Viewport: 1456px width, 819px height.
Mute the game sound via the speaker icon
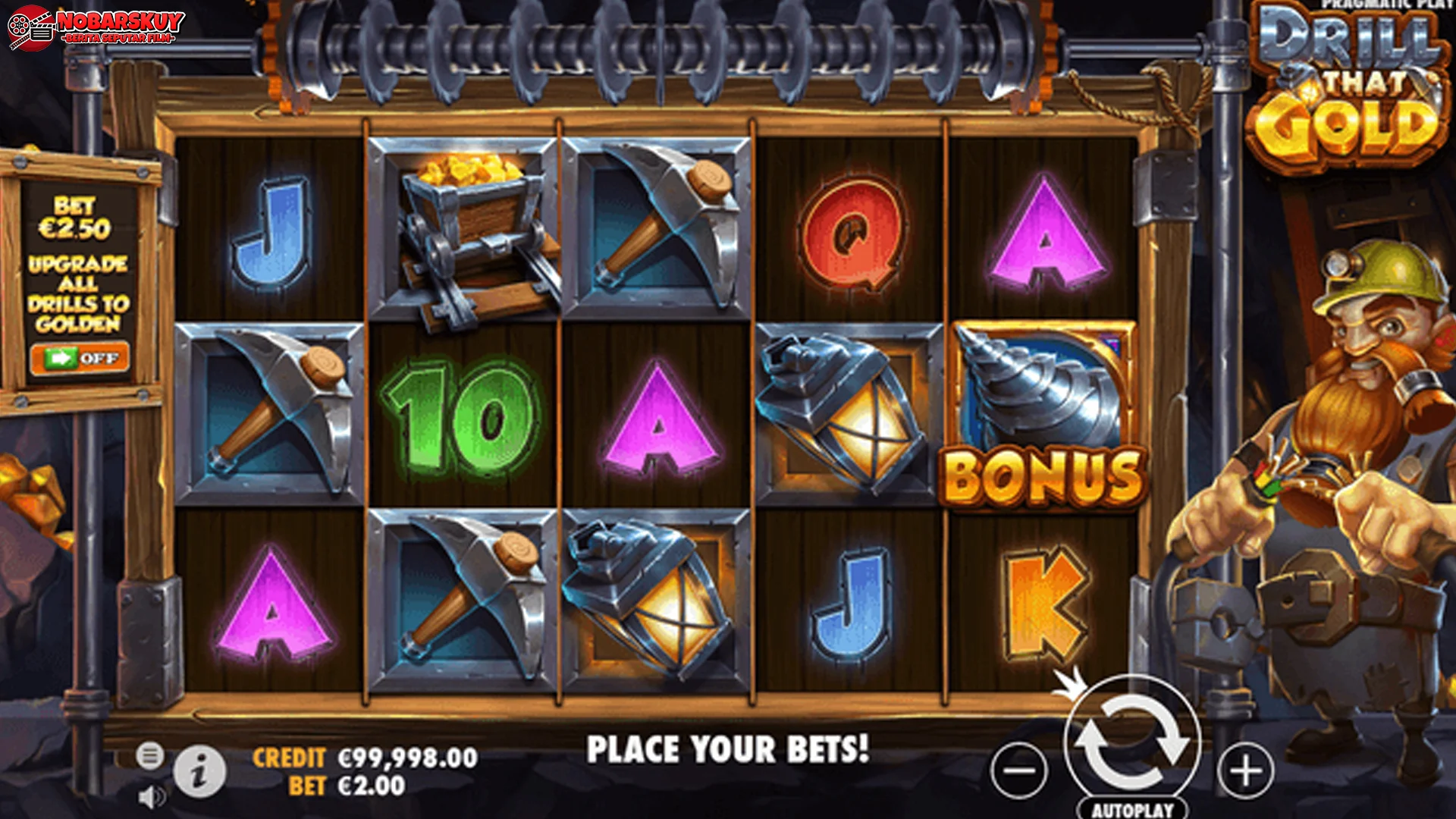point(152,797)
